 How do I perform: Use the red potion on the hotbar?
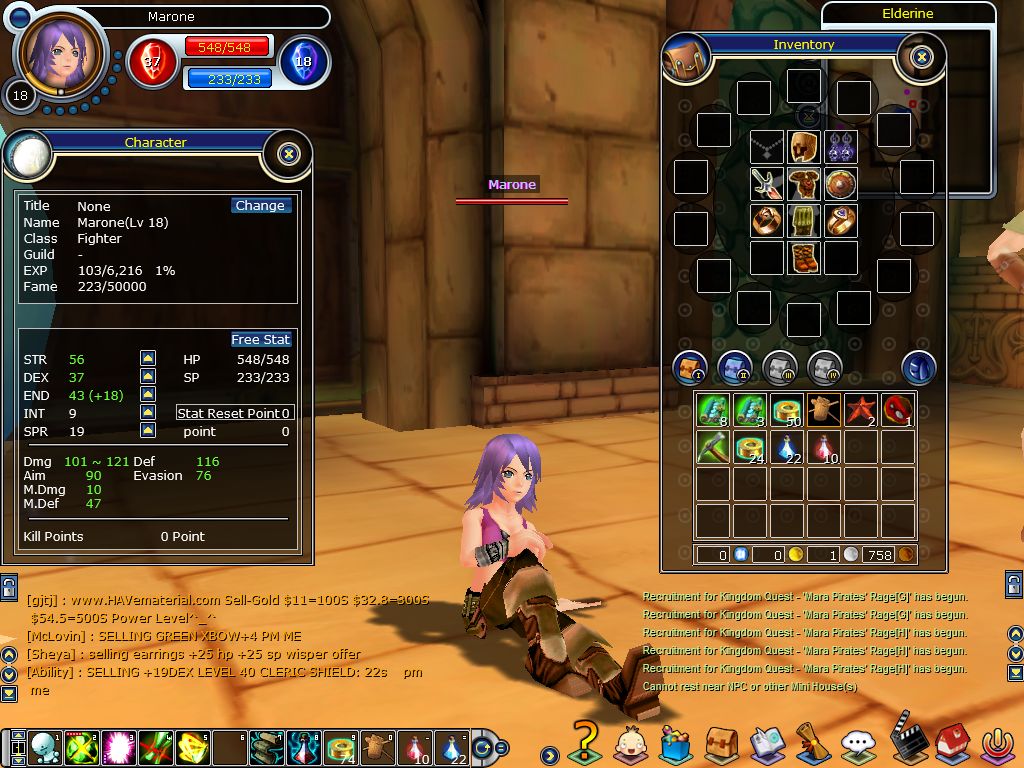pyautogui.click(x=413, y=748)
